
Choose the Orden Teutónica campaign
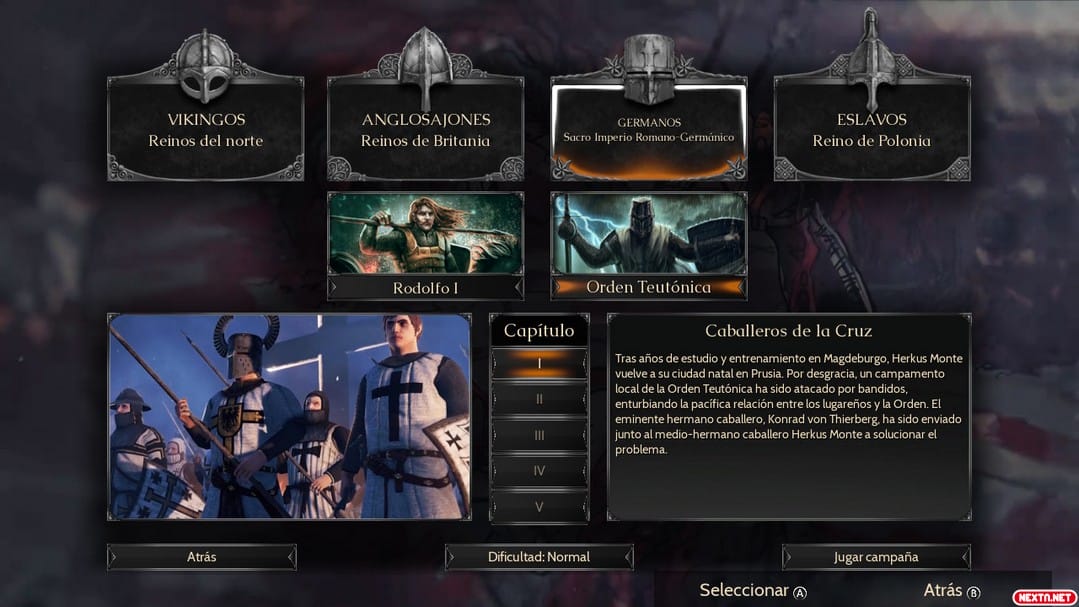(x=648, y=247)
